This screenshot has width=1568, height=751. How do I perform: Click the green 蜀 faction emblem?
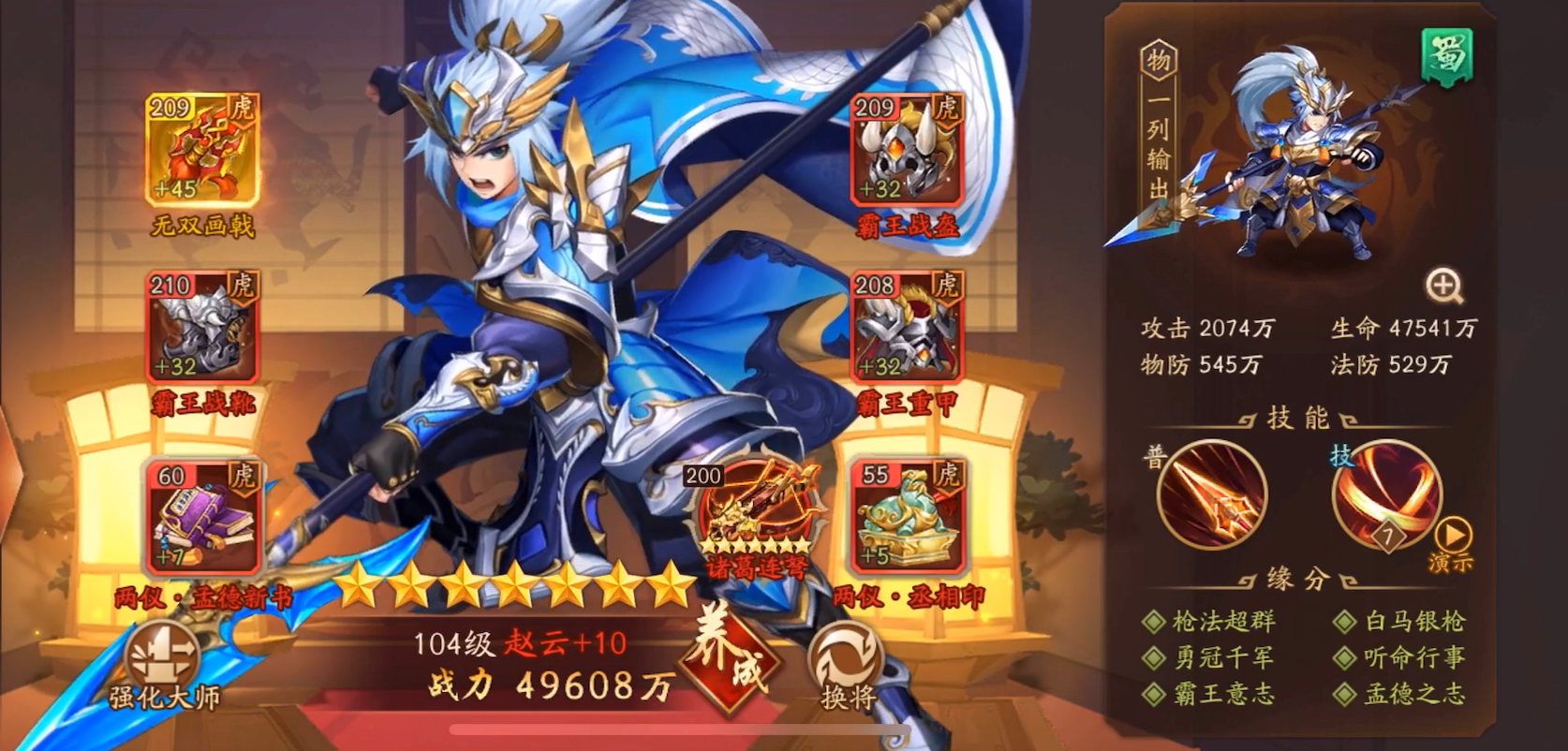click(x=1445, y=58)
